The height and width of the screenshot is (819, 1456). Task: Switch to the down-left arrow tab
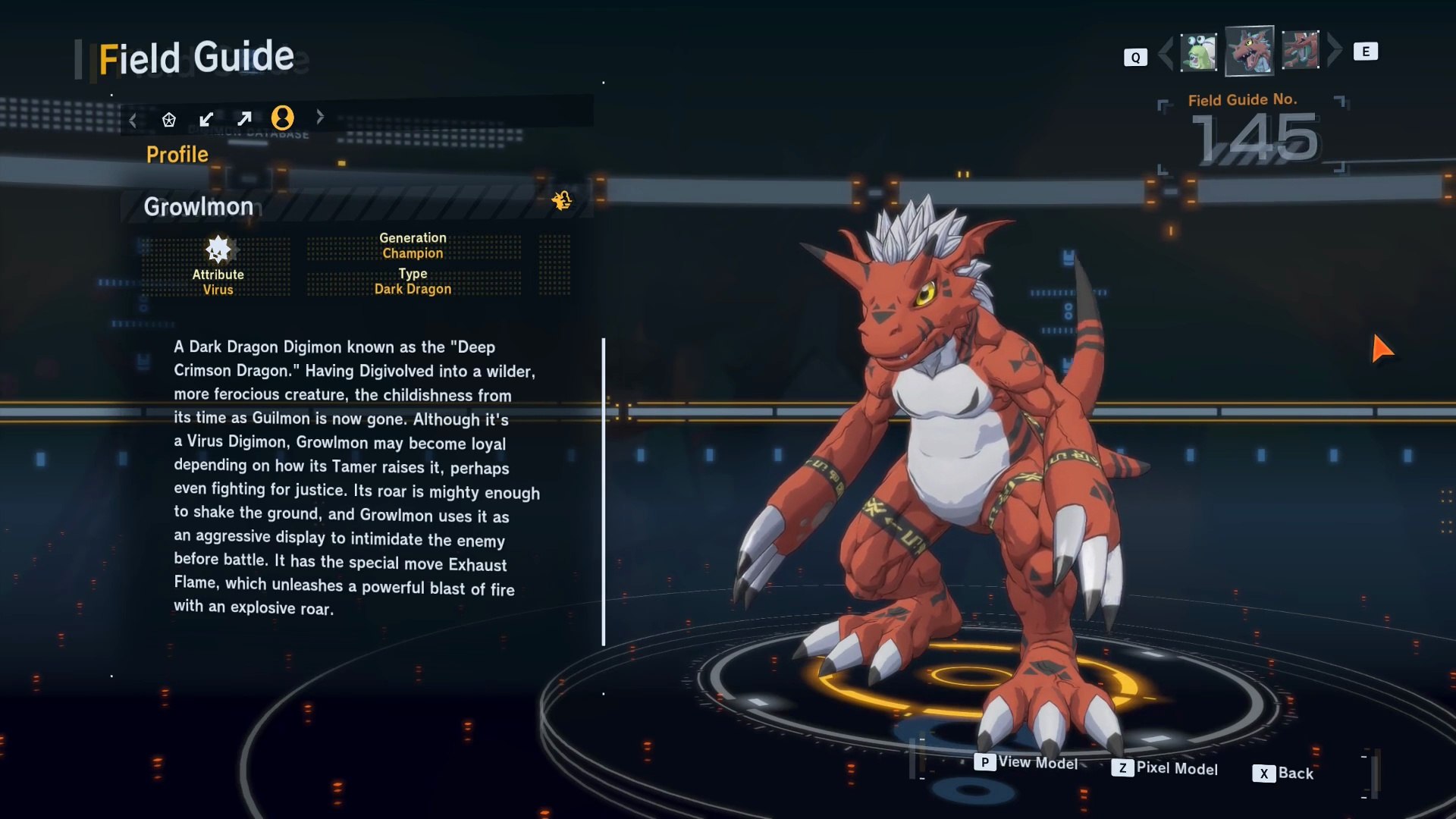point(206,119)
